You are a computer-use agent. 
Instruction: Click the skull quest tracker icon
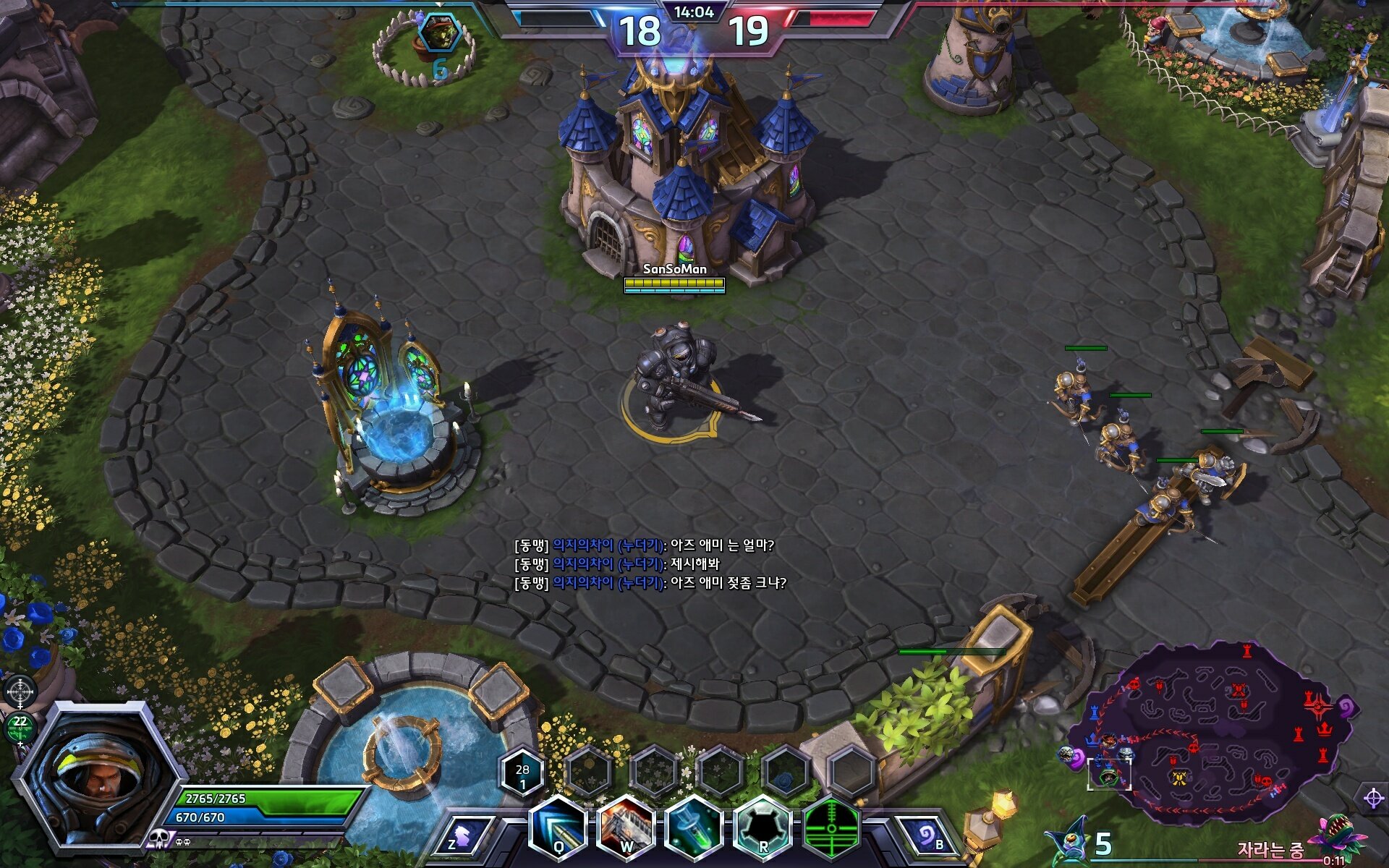point(158,839)
